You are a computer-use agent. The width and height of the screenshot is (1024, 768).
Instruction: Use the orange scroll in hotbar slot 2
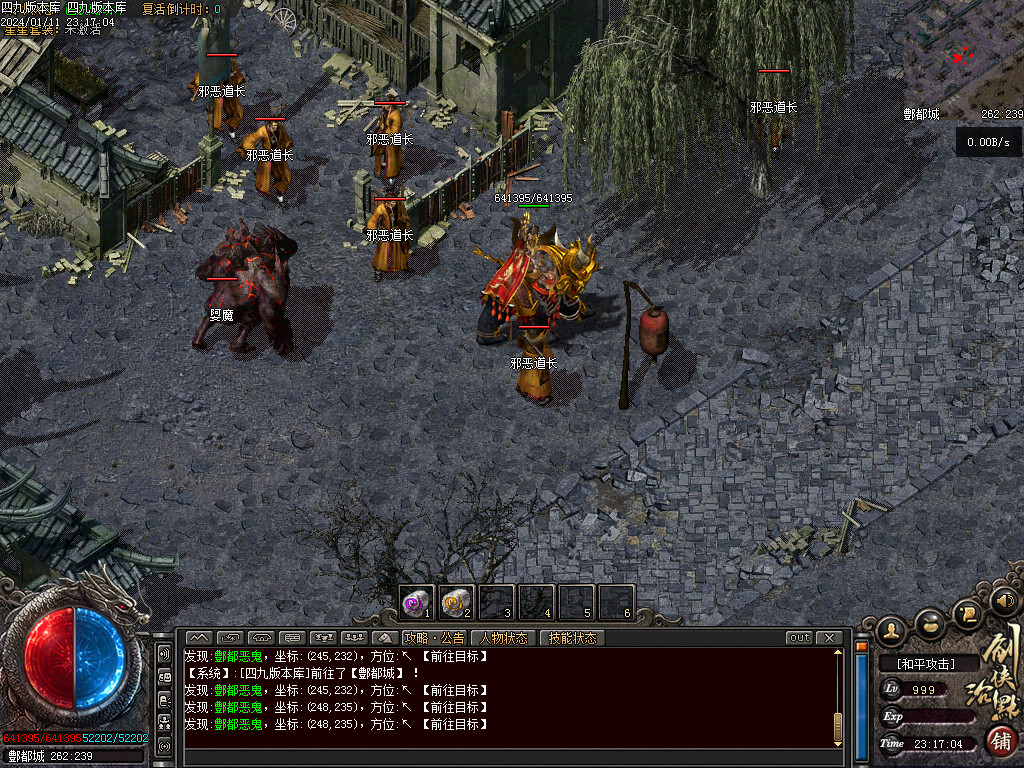[x=456, y=603]
